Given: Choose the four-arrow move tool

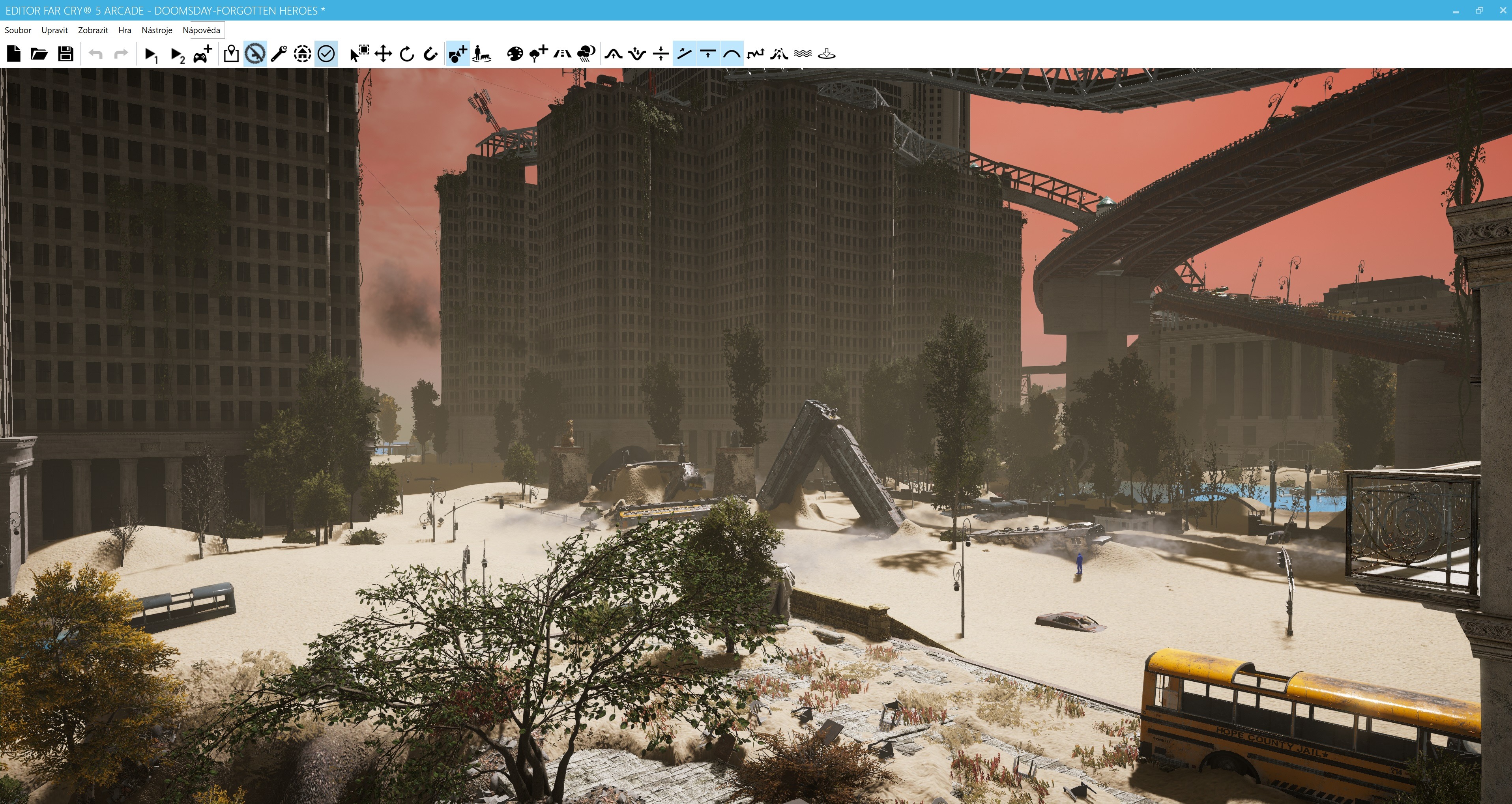Looking at the screenshot, I should (383, 54).
